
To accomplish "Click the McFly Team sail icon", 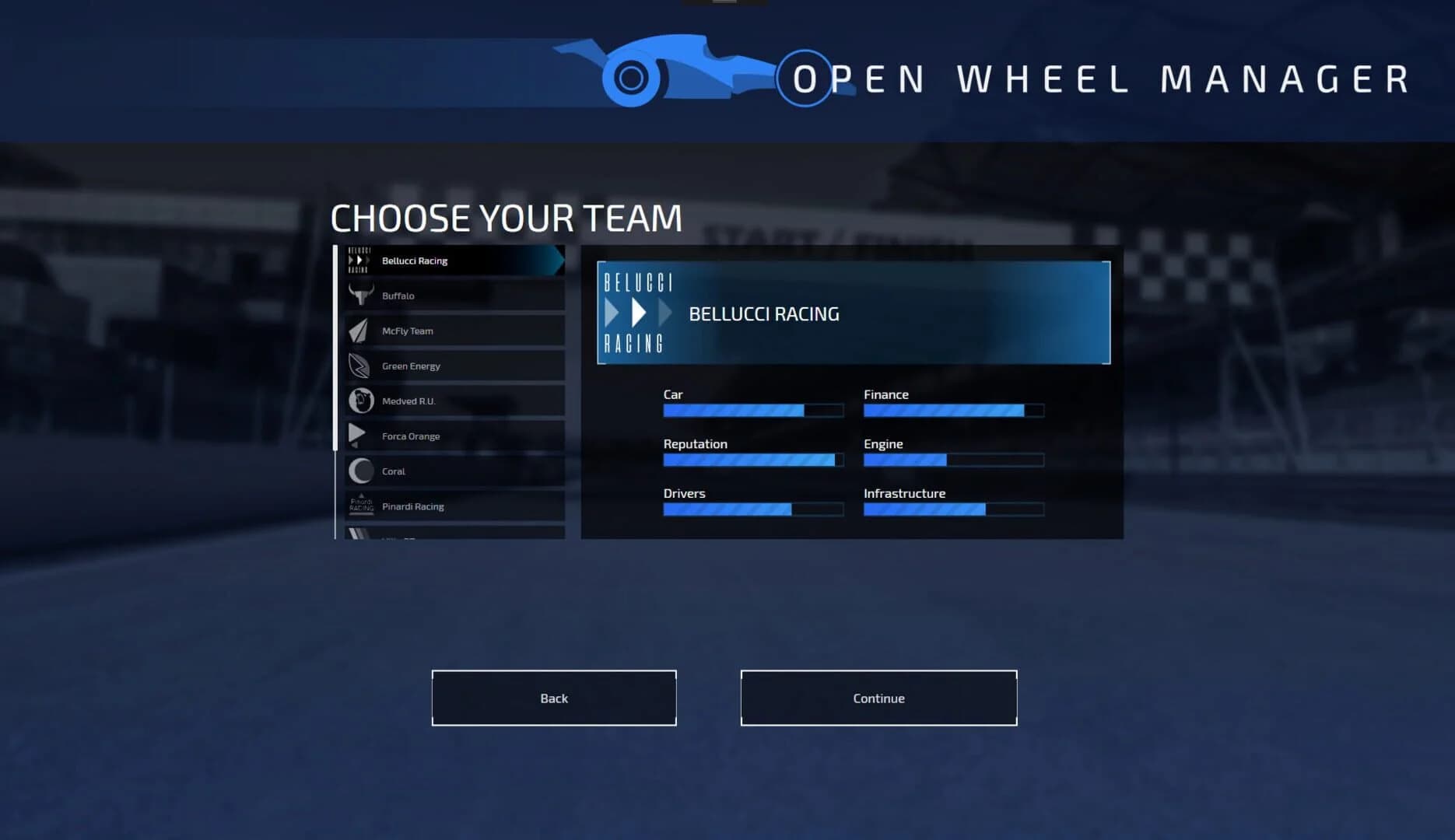I will [358, 331].
